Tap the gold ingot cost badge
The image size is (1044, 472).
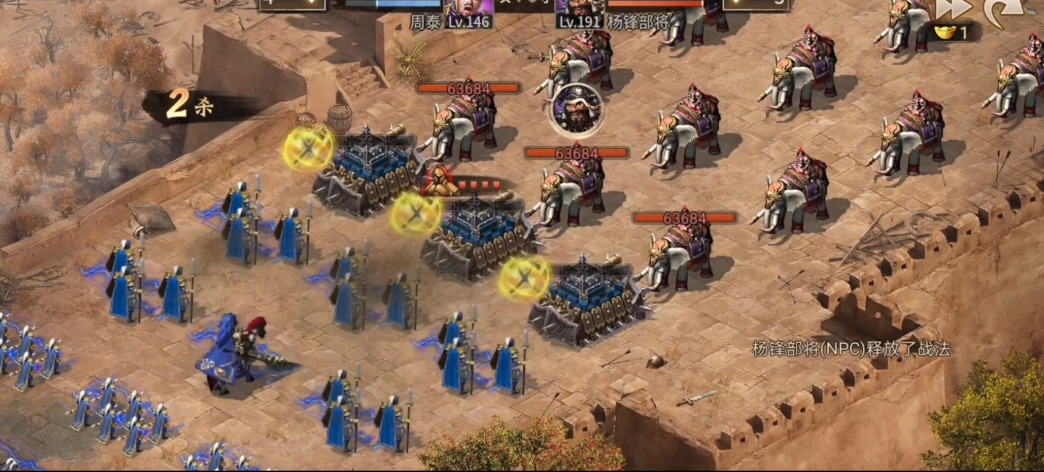(953, 32)
